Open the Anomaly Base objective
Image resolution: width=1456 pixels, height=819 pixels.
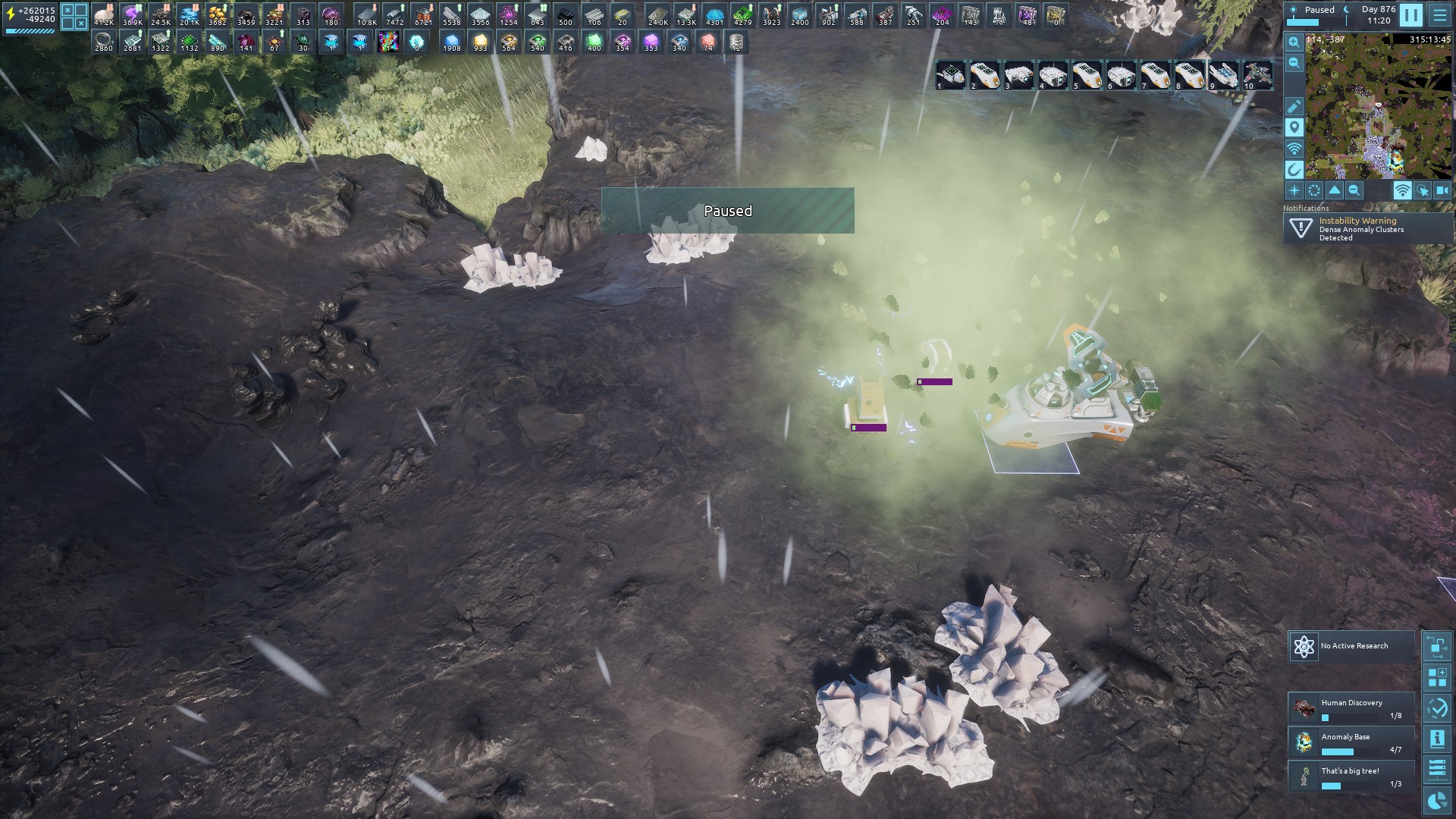click(1351, 742)
